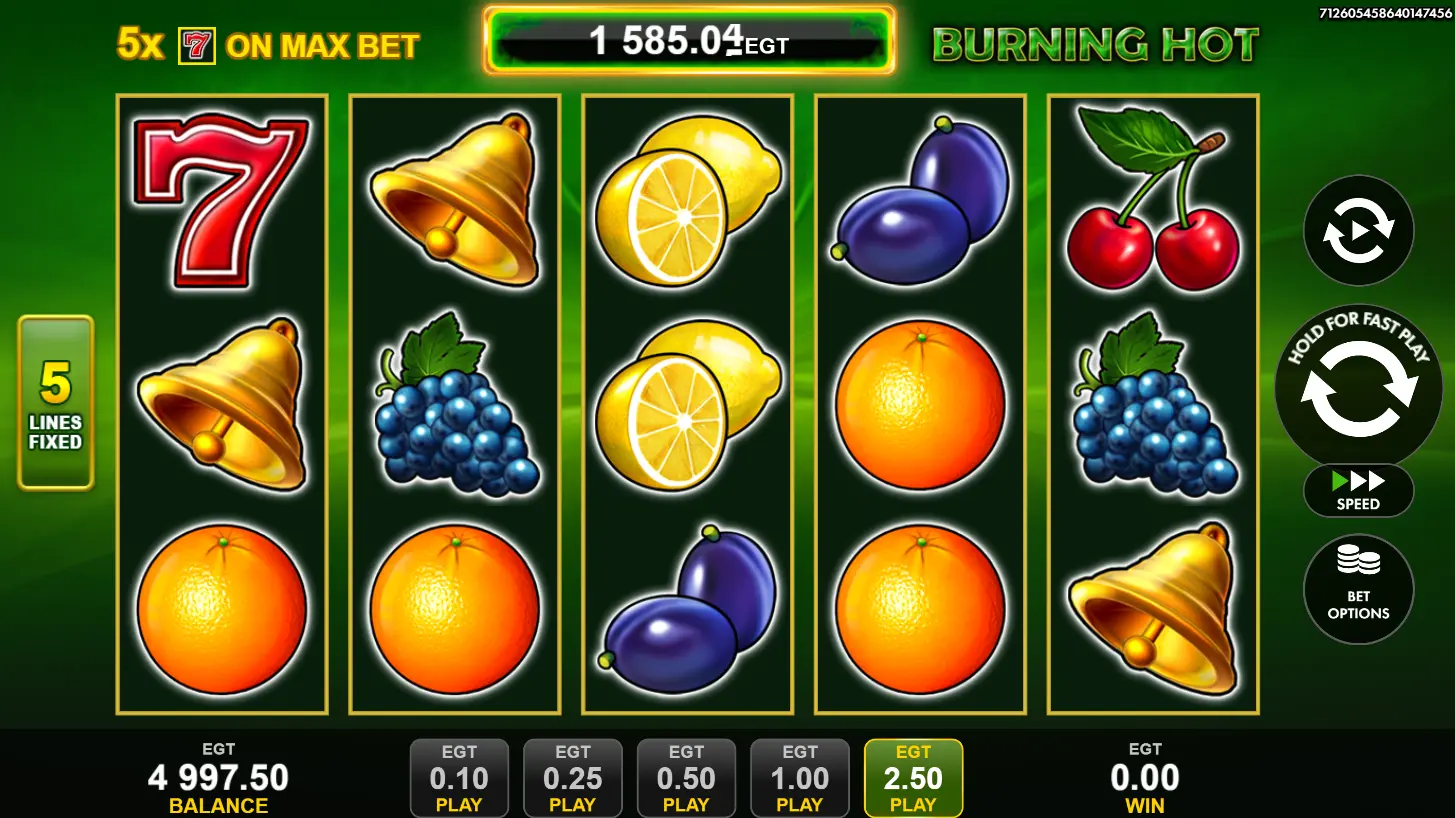Toggle the Speed fast-forward button
1455x818 pixels.
pos(1358,490)
